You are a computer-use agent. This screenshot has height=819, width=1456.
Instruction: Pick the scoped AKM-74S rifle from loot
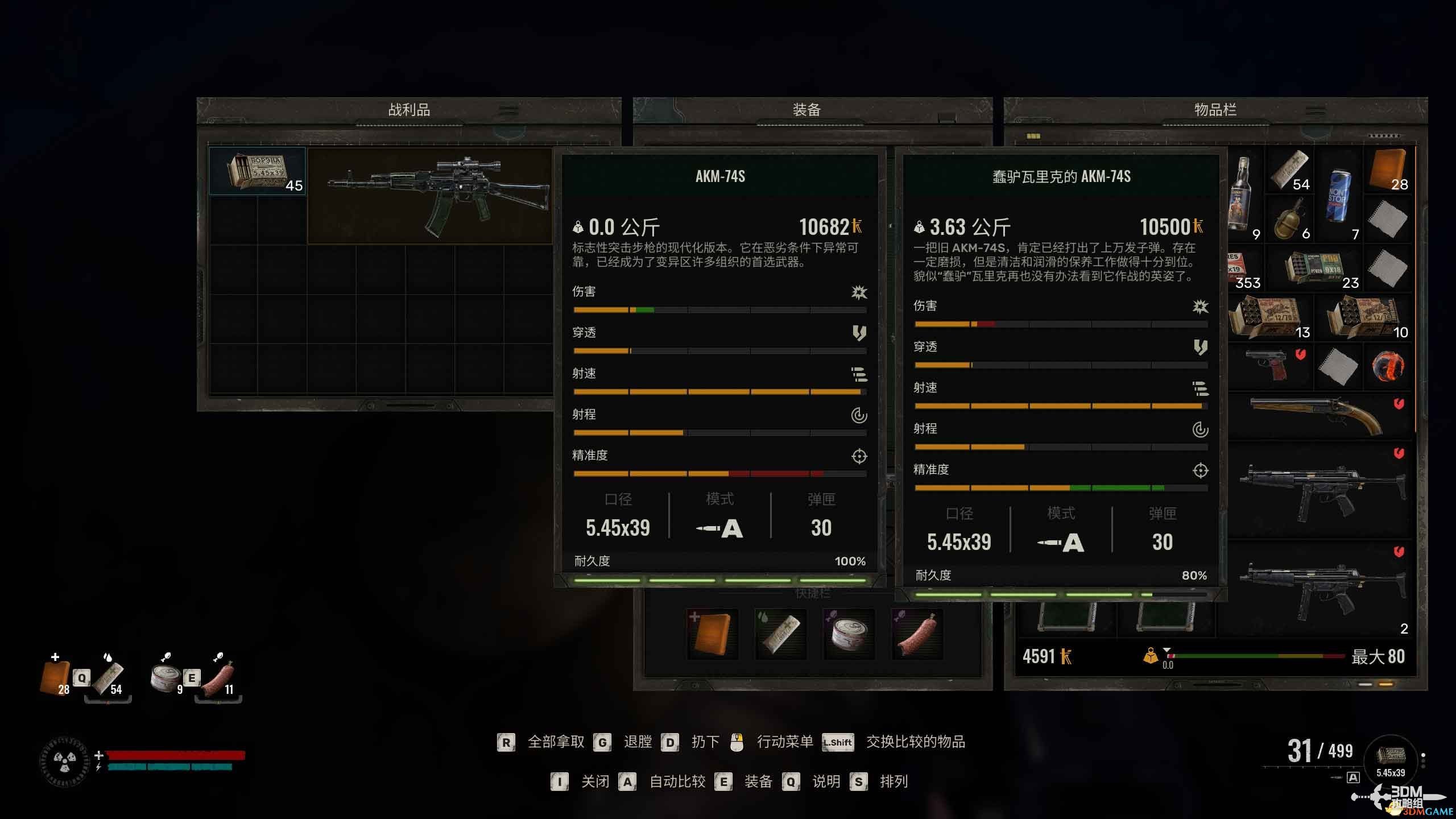(x=430, y=195)
